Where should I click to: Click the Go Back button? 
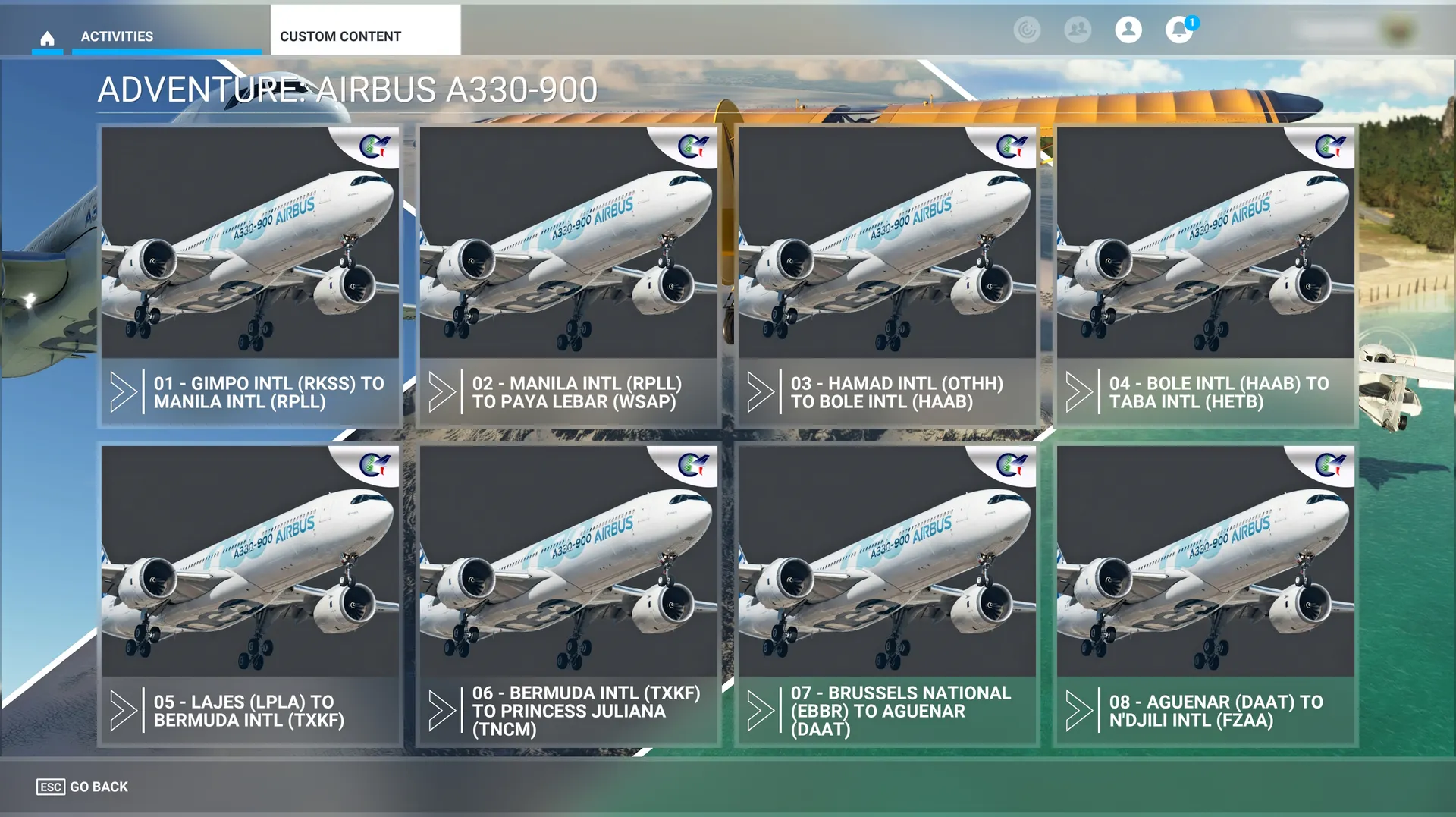pyautogui.click(x=83, y=787)
